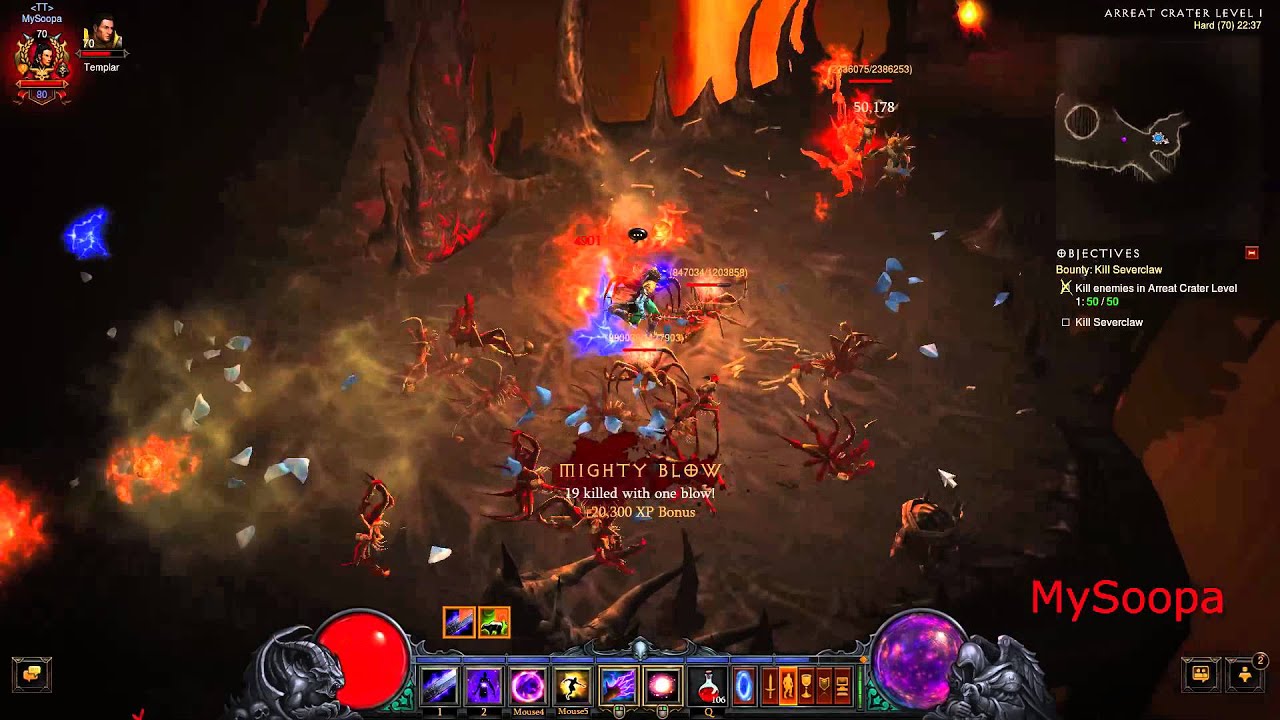Activate the blue blade skill in slot 1
The image size is (1280, 720).
tap(439, 687)
